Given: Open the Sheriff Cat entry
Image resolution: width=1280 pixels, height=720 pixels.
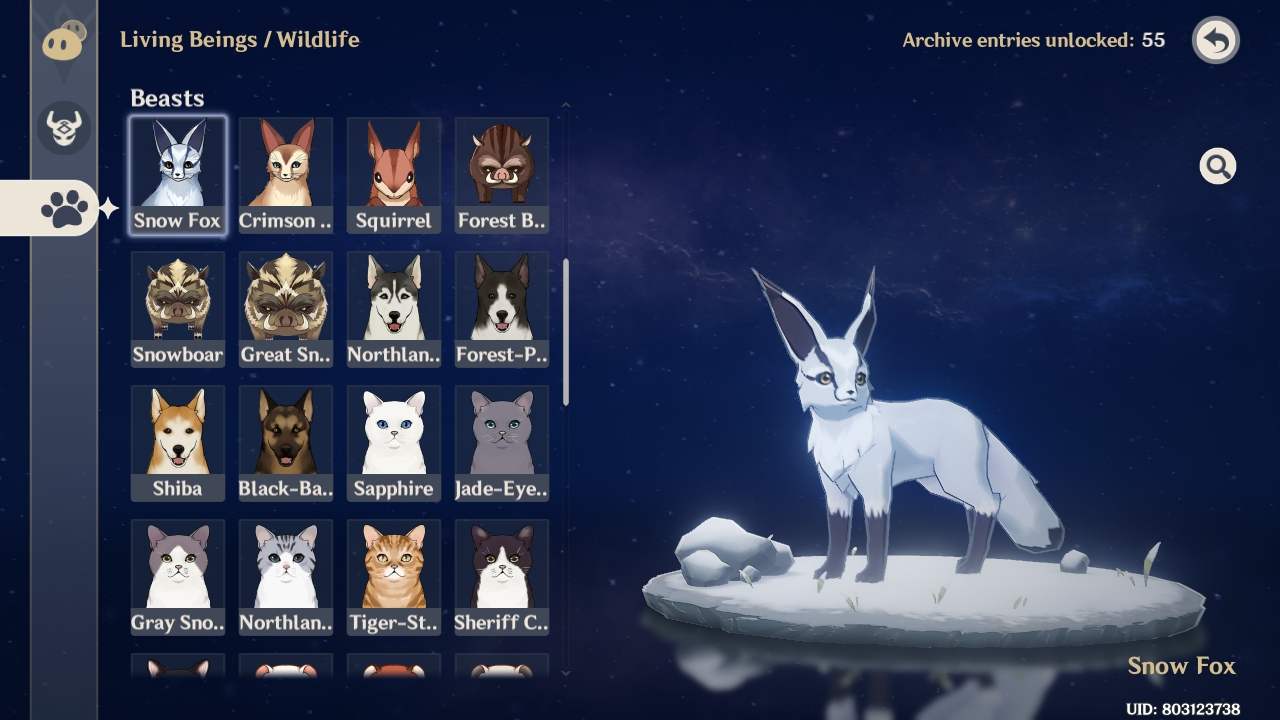Looking at the screenshot, I should point(501,578).
